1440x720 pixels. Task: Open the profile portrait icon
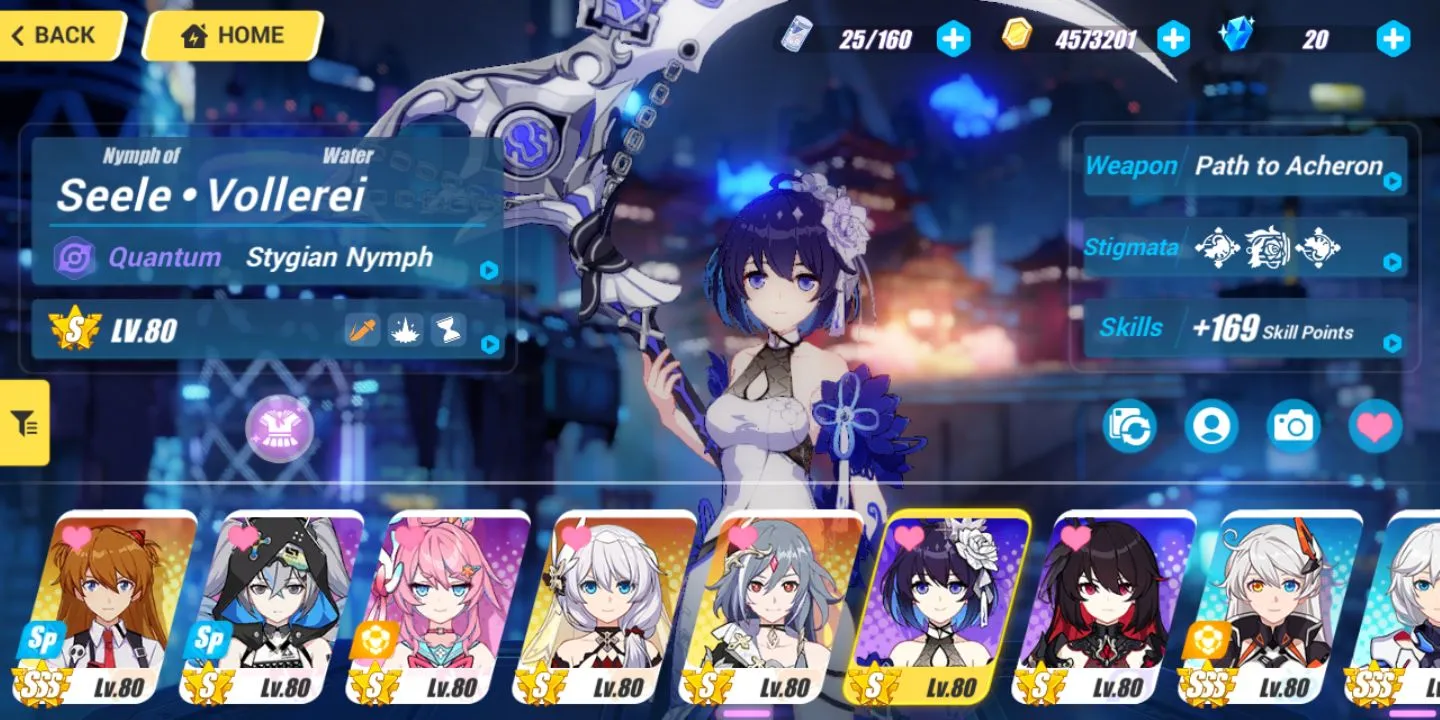point(1211,427)
